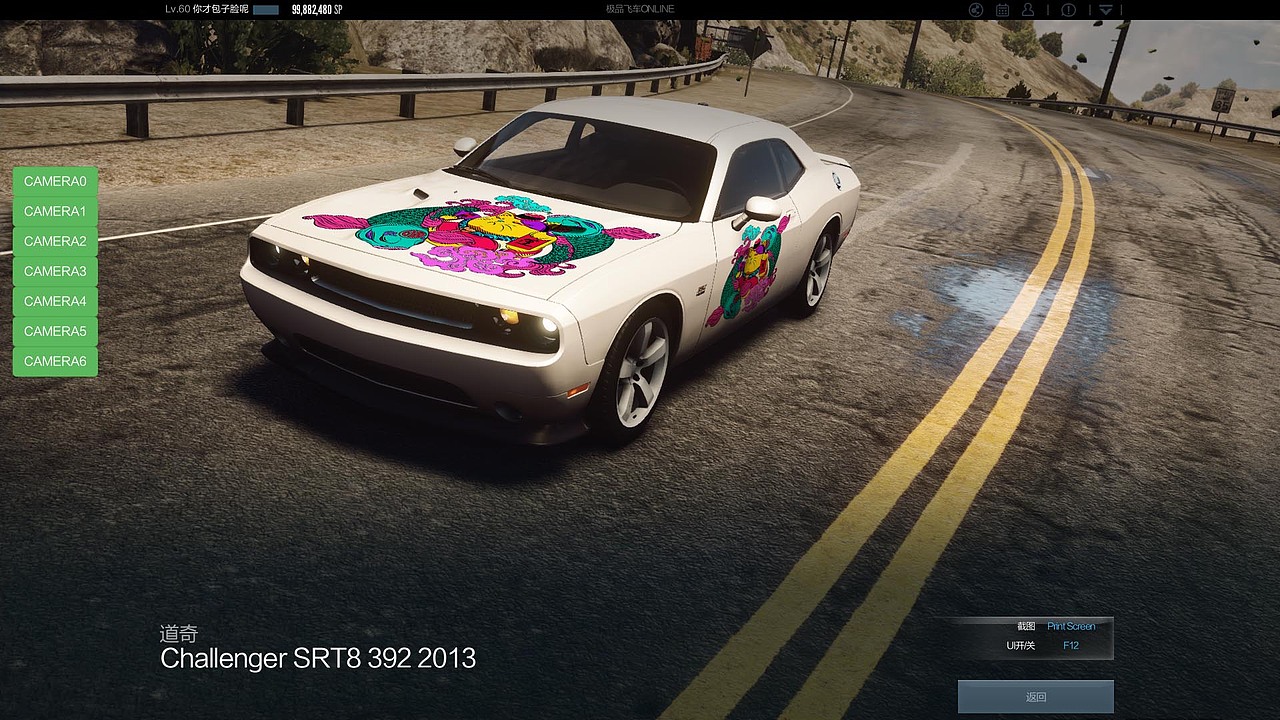
Task: Open the disc icon in top bar
Action: pyautogui.click(x=976, y=10)
